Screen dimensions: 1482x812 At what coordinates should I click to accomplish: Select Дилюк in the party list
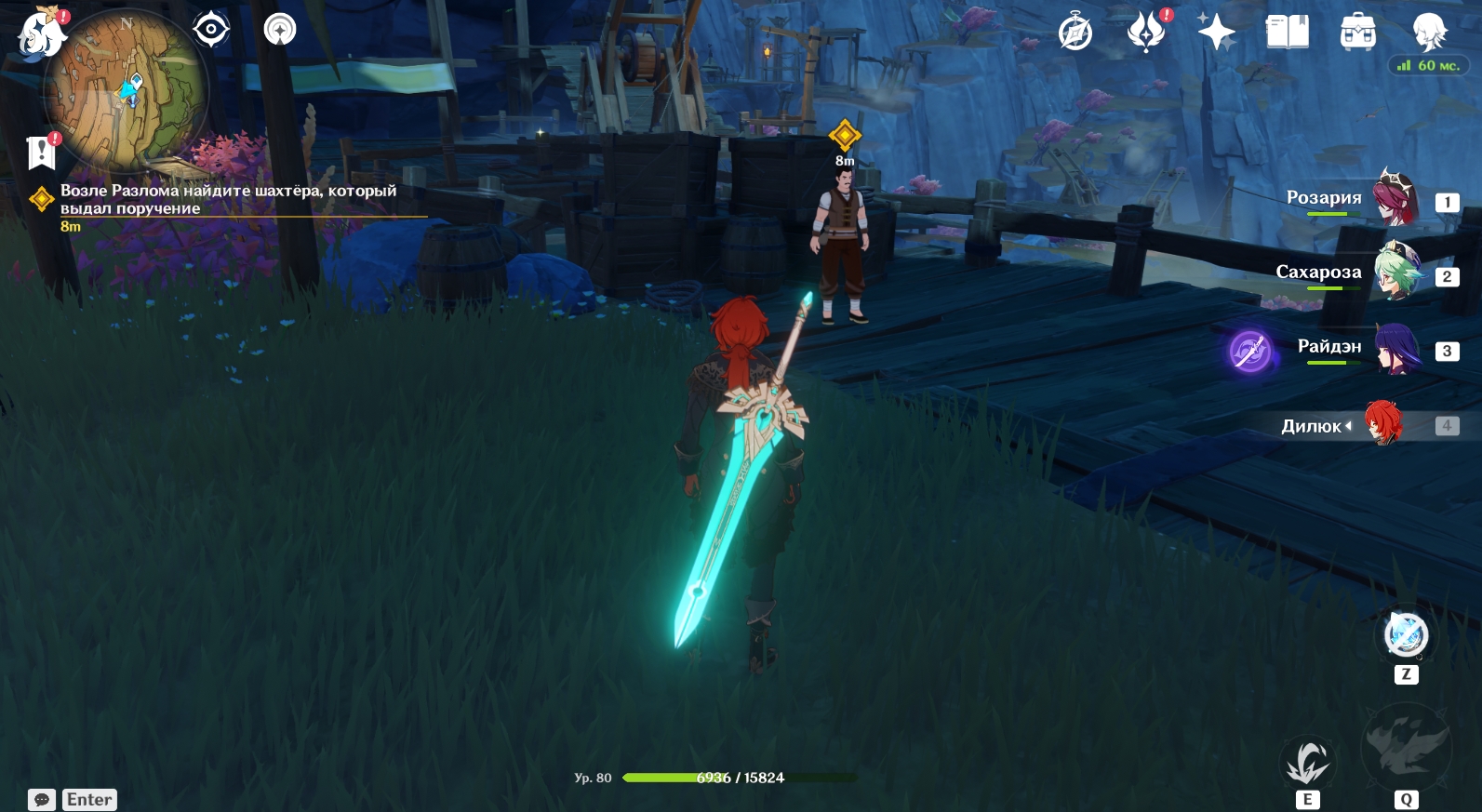point(1383,424)
